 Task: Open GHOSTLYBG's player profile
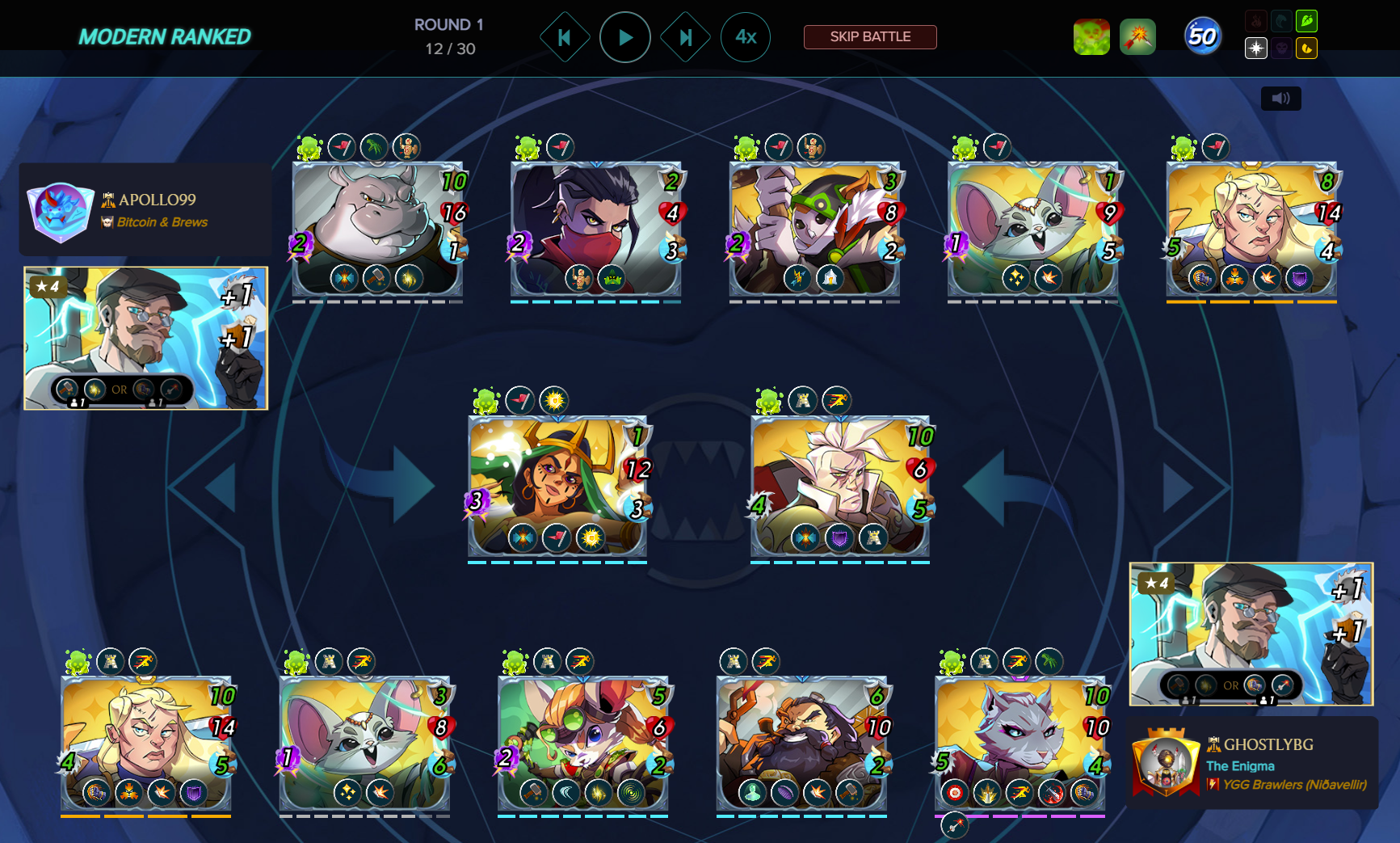click(1268, 744)
